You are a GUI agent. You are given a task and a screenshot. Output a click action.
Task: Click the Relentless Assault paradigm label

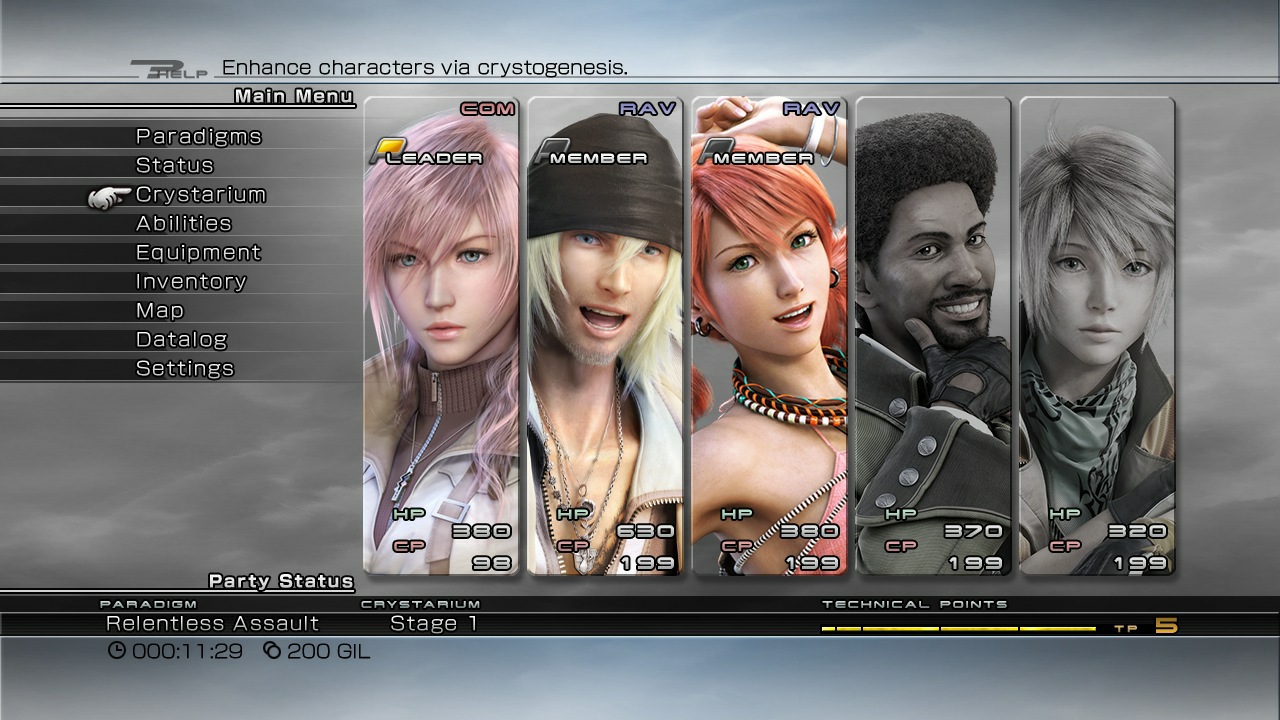coord(213,622)
